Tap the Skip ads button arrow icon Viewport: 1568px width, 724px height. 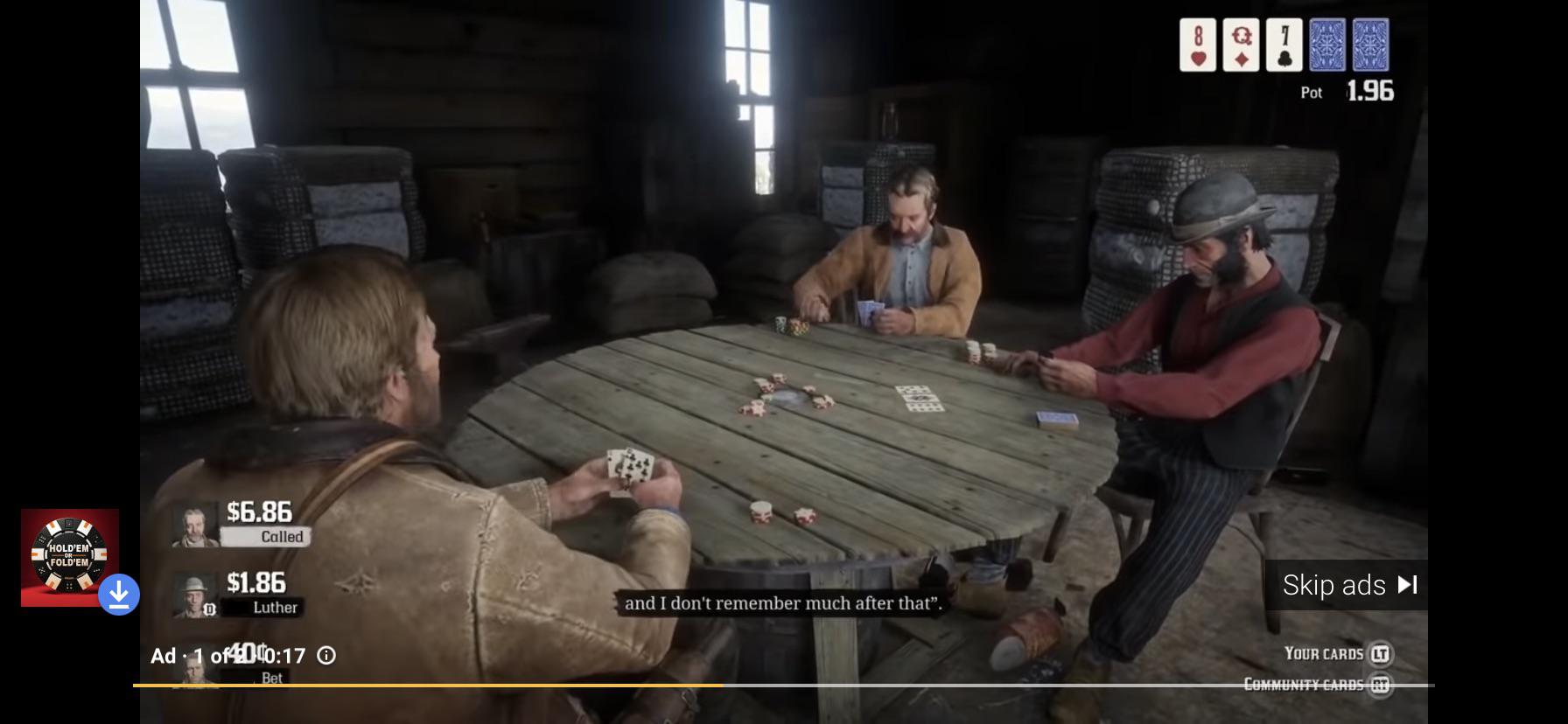[x=1408, y=585]
